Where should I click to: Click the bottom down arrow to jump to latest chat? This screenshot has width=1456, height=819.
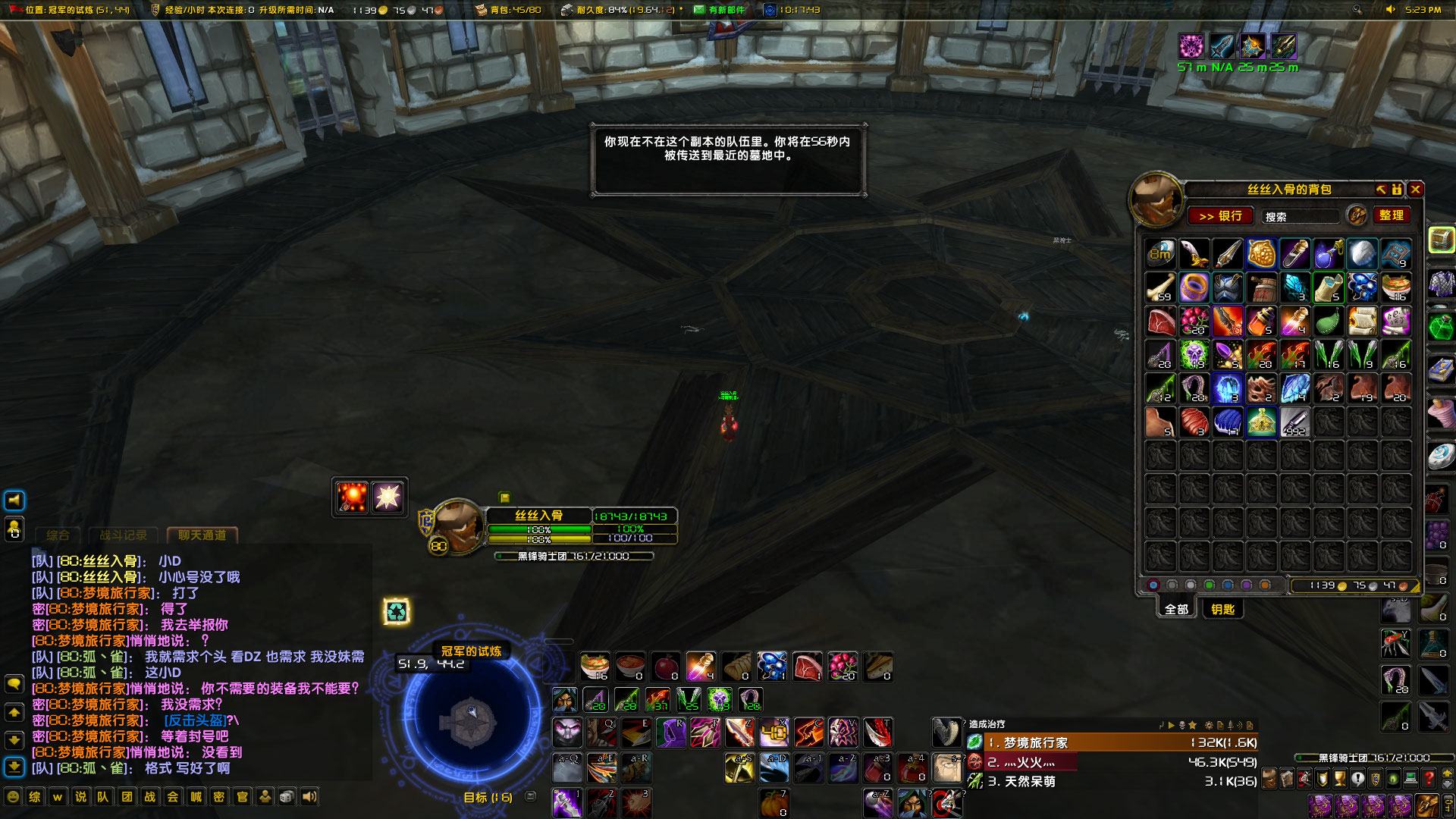click(x=13, y=764)
